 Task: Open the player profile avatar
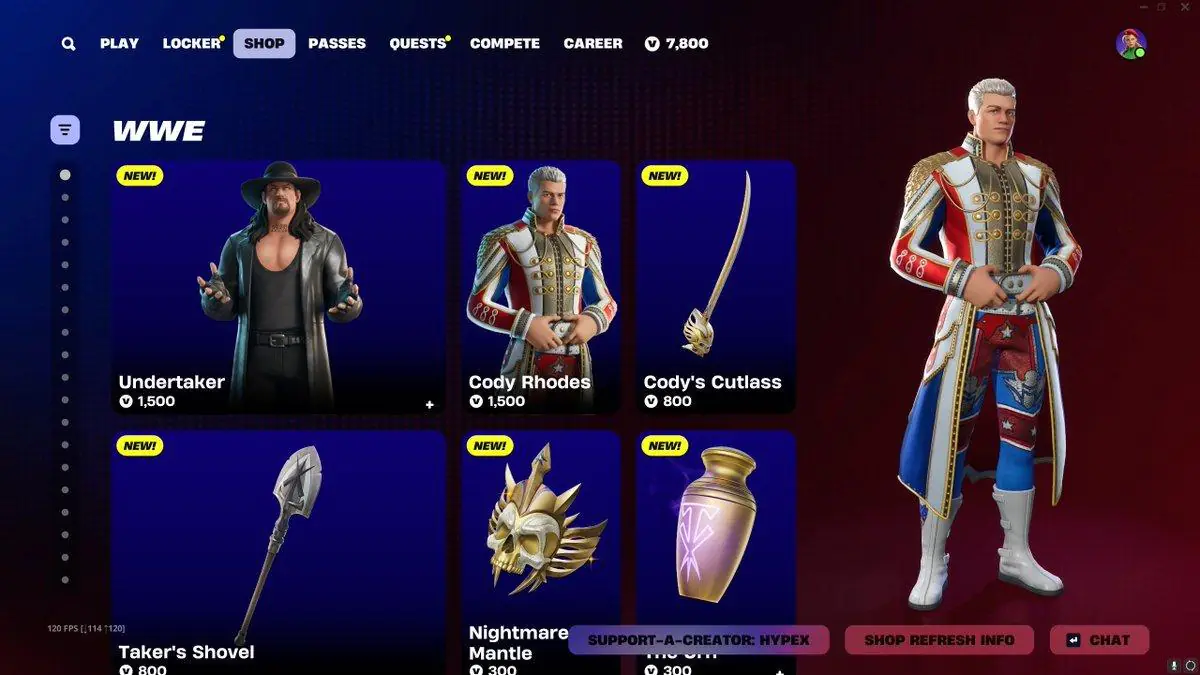(1131, 44)
